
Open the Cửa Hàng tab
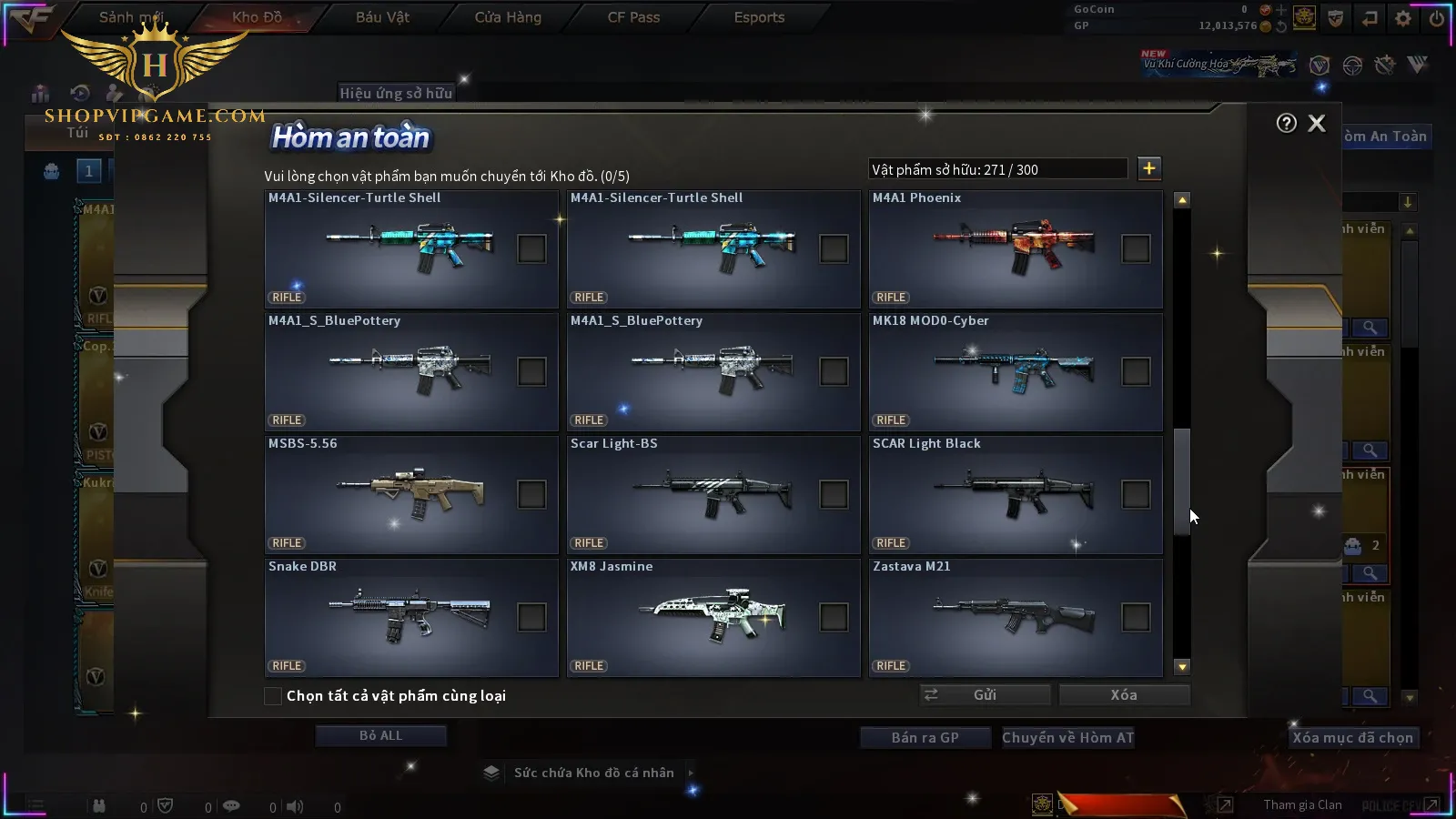[x=508, y=17]
